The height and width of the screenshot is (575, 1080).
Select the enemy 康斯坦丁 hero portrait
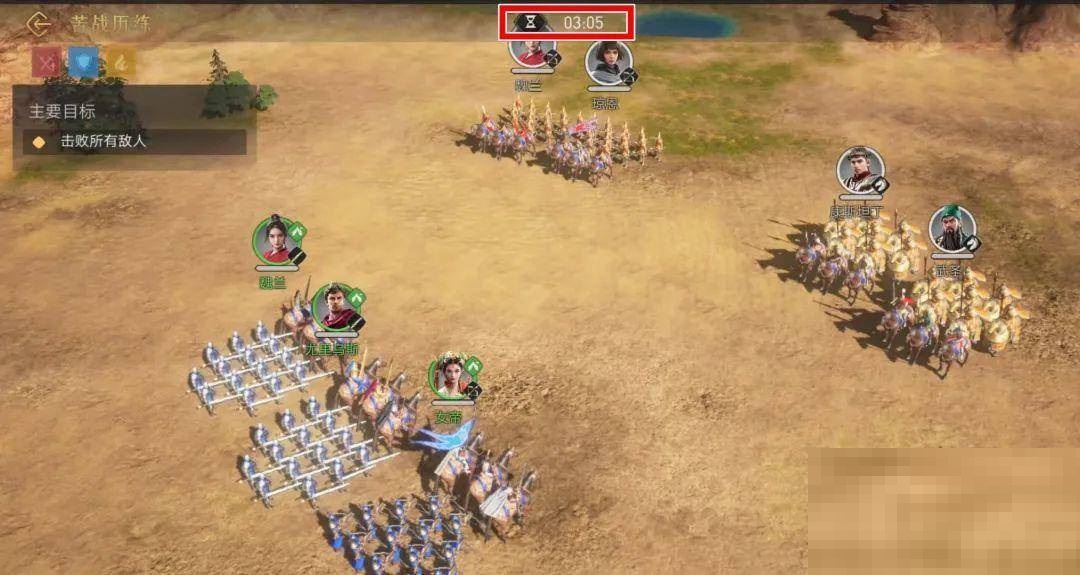coord(860,171)
